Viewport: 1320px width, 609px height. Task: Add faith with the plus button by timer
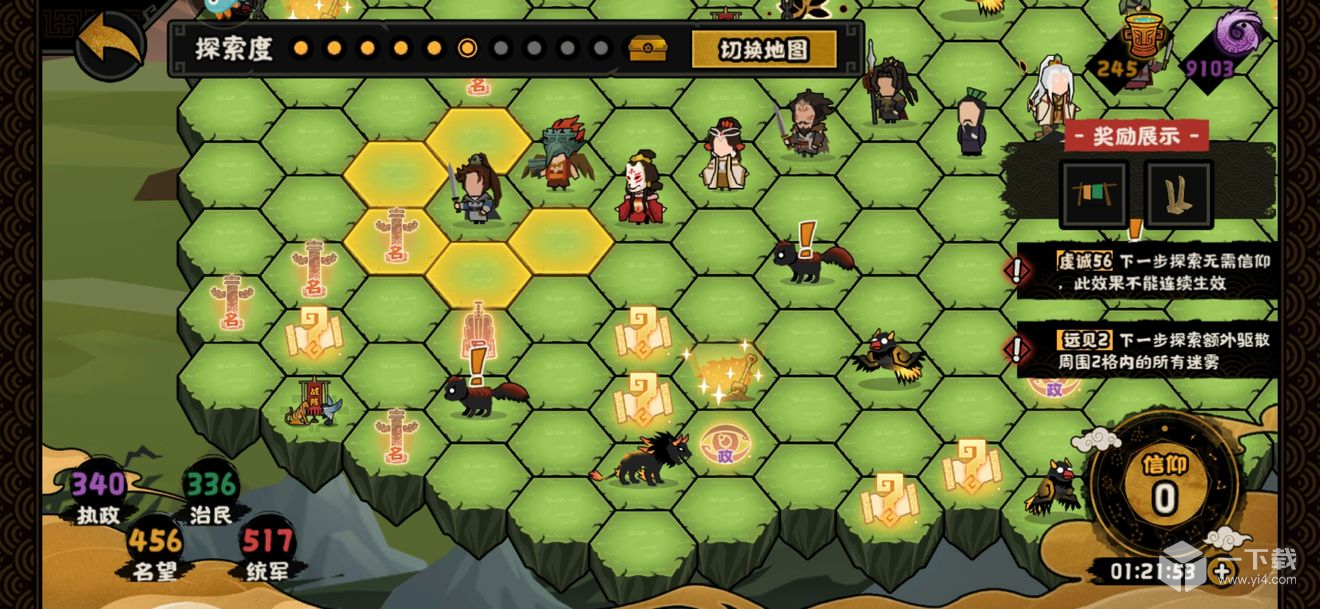click(x=1223, y=572)
